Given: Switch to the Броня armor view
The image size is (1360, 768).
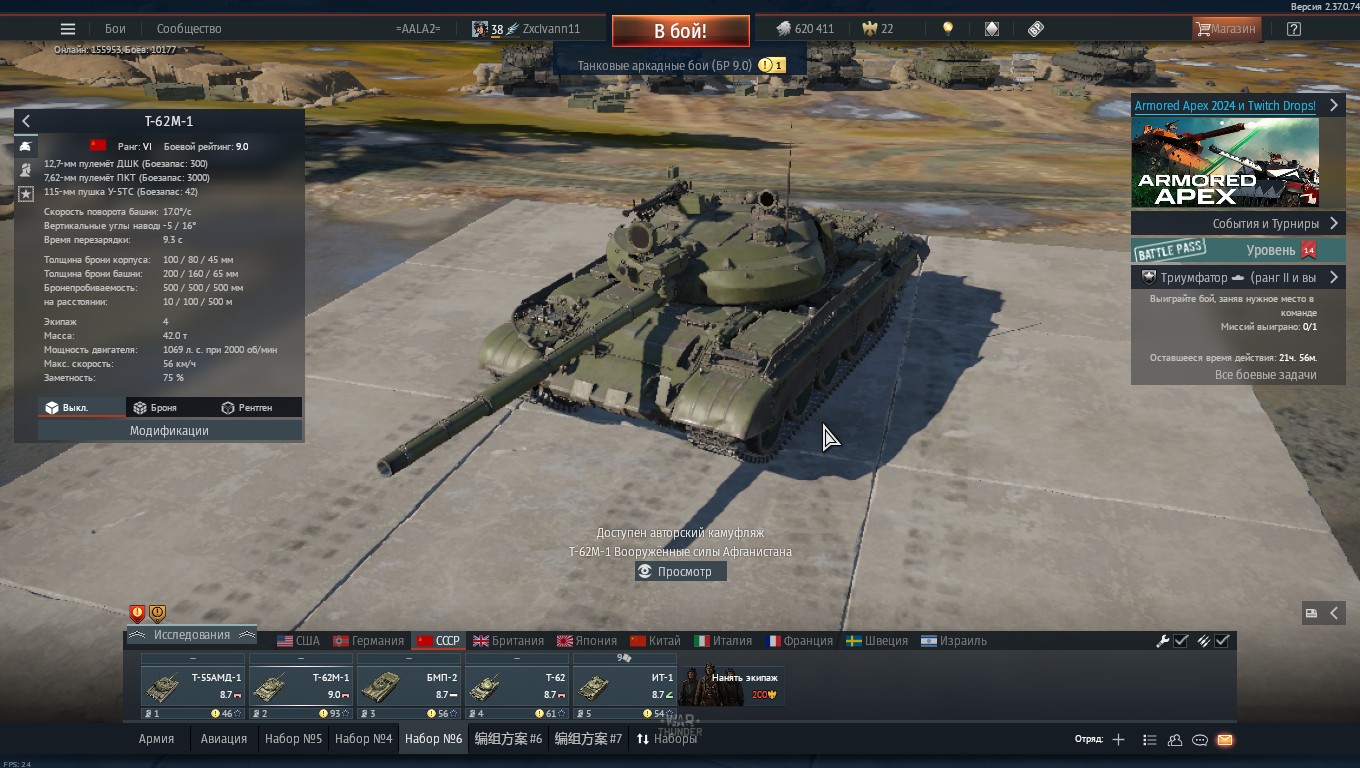Looking at the screenshot, I should pyautogui.click(x=156, y=408).
